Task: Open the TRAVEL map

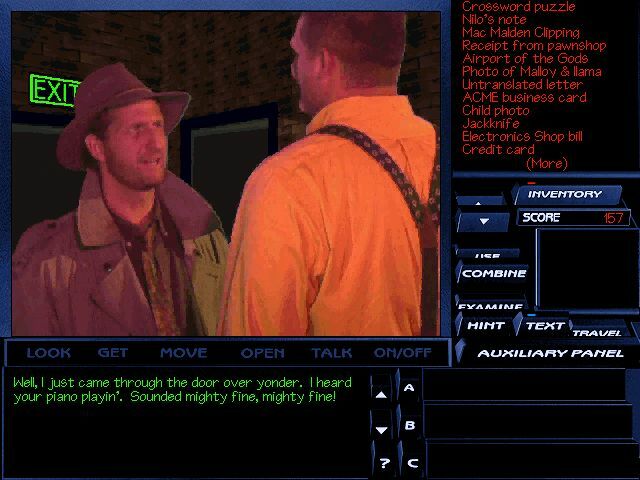Action: (597, 332)
